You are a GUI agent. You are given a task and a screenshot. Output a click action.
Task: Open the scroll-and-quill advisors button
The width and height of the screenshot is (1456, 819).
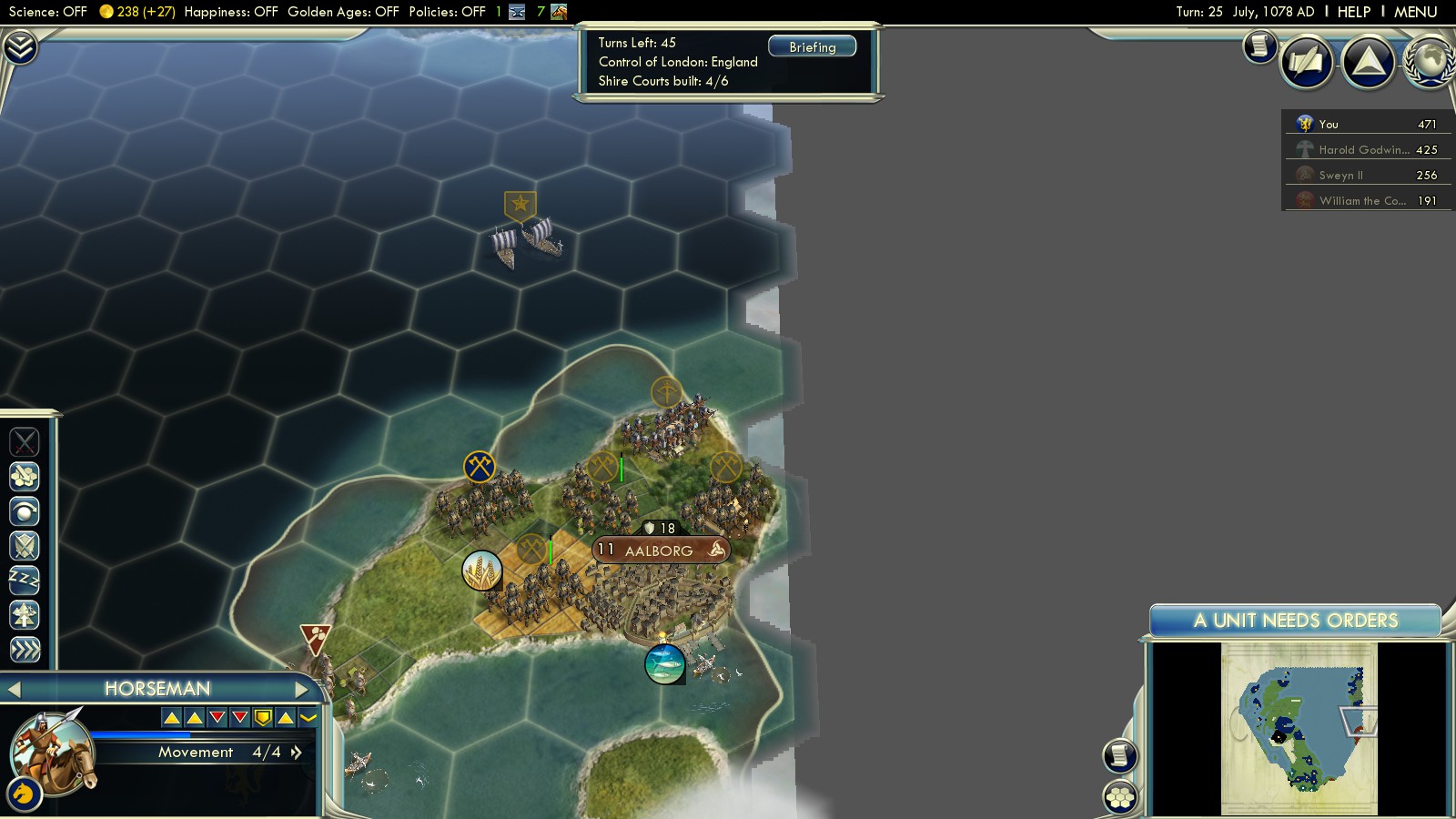pyautogui.click(x=1259, y=45)
